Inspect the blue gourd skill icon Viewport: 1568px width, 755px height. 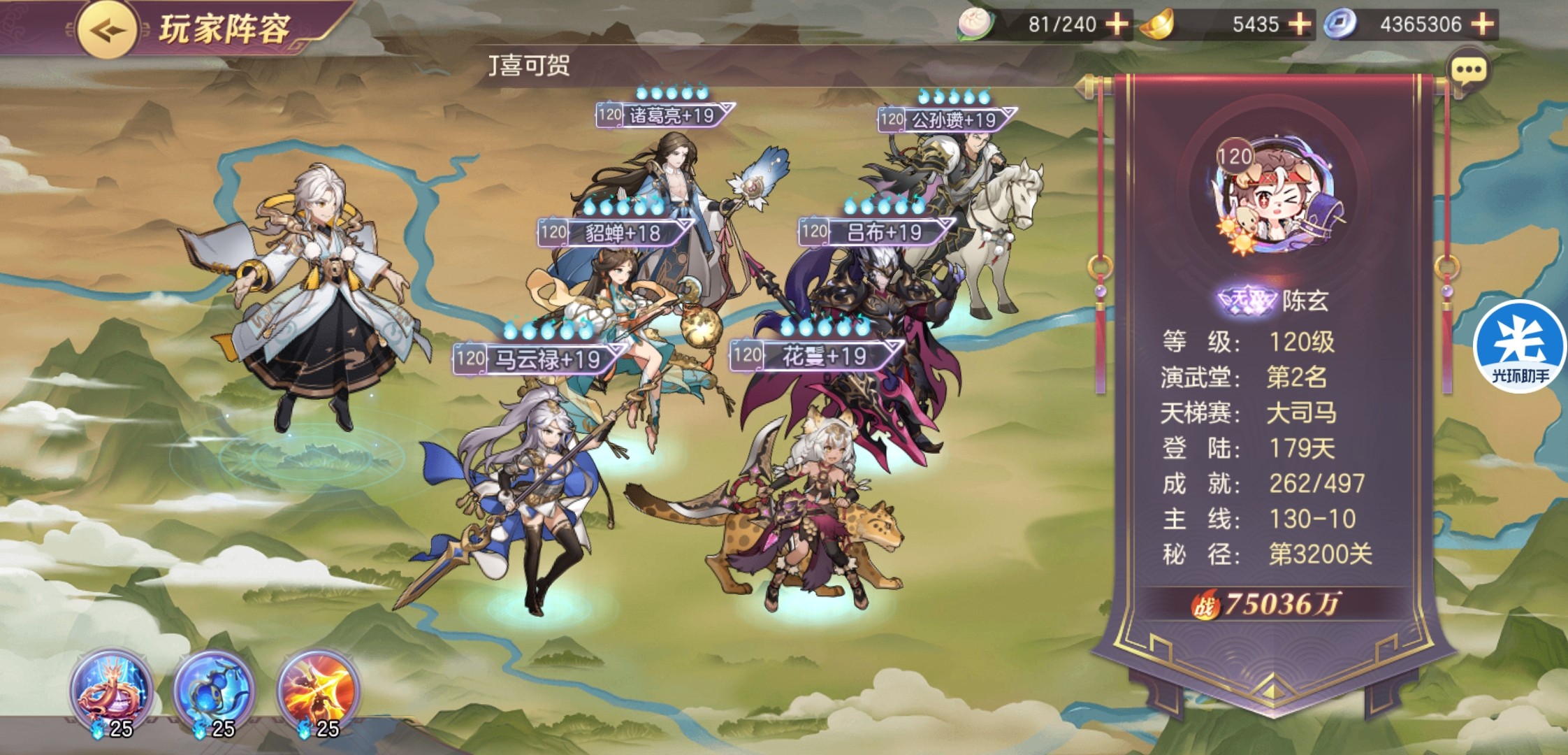(x=213, y=690)
